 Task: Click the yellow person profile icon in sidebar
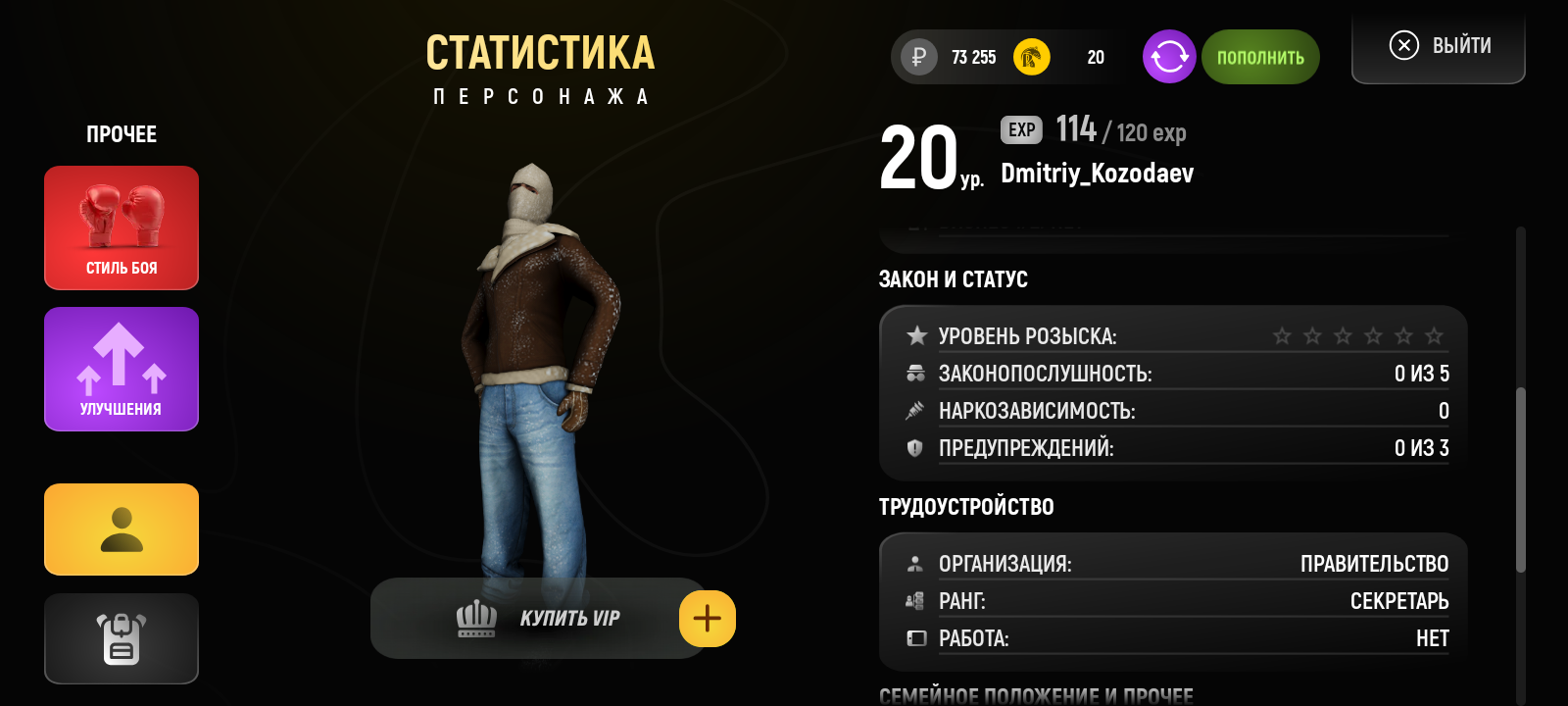click(x=121, y=529)
